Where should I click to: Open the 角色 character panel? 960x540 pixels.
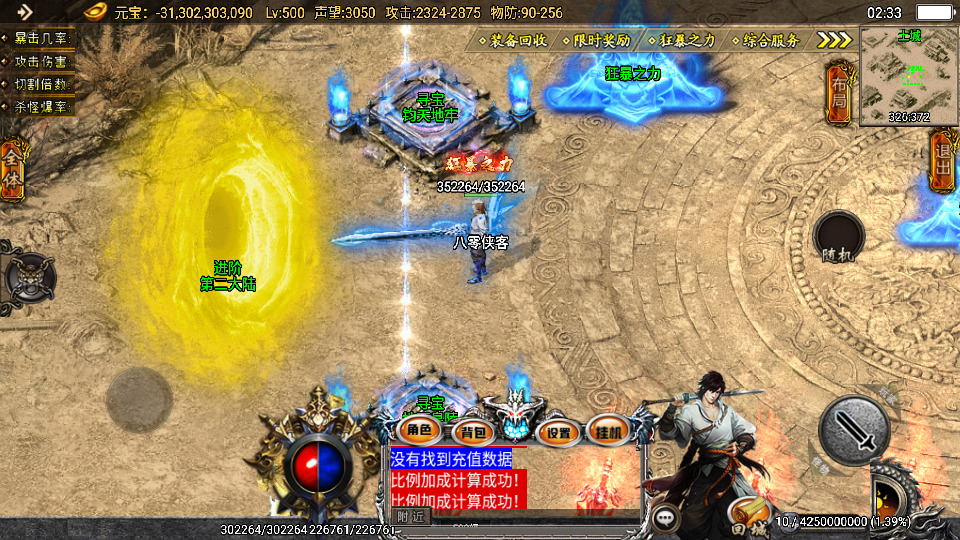pyautogui.click(x=420, y=431)
